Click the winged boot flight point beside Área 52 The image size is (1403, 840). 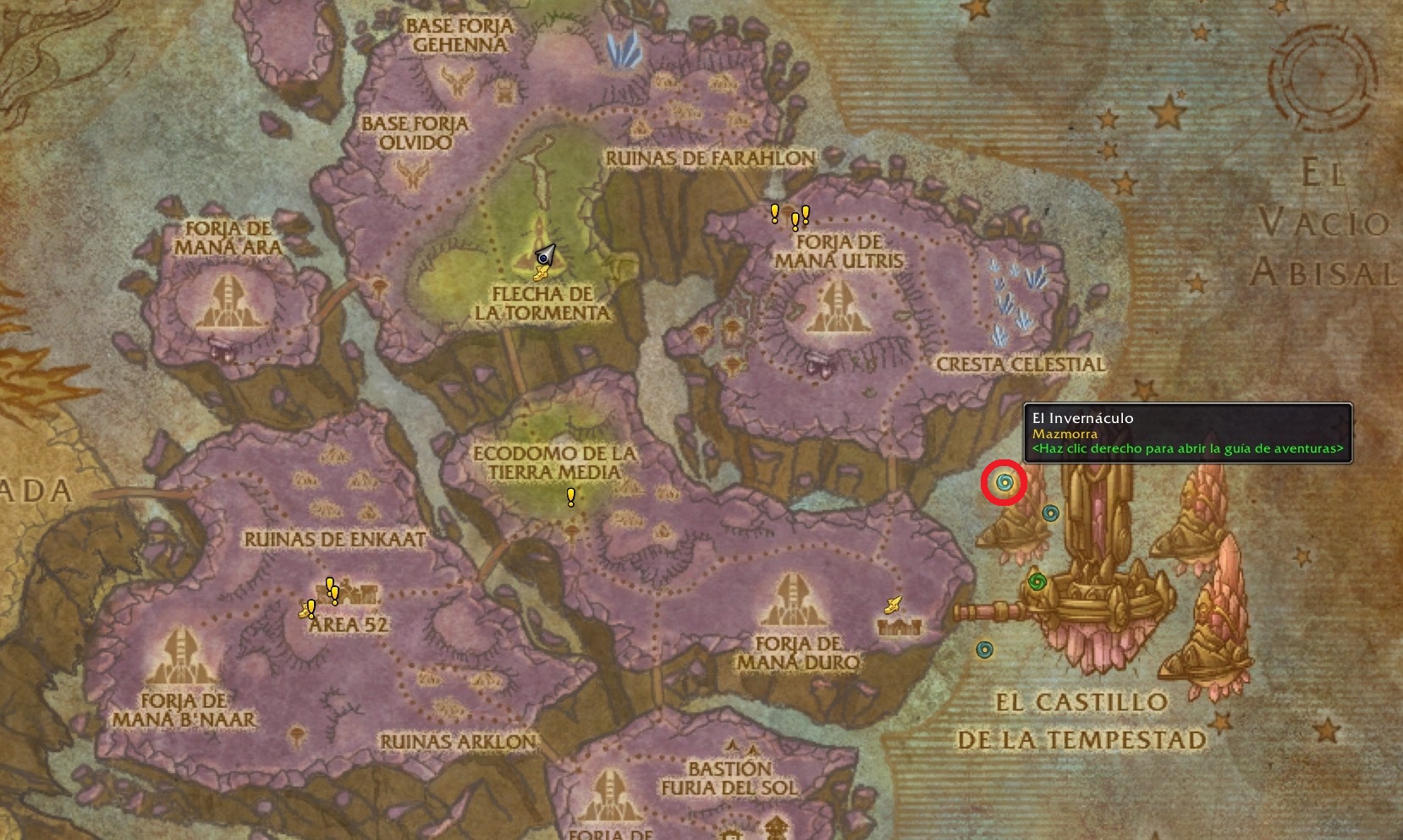[305, 612]
